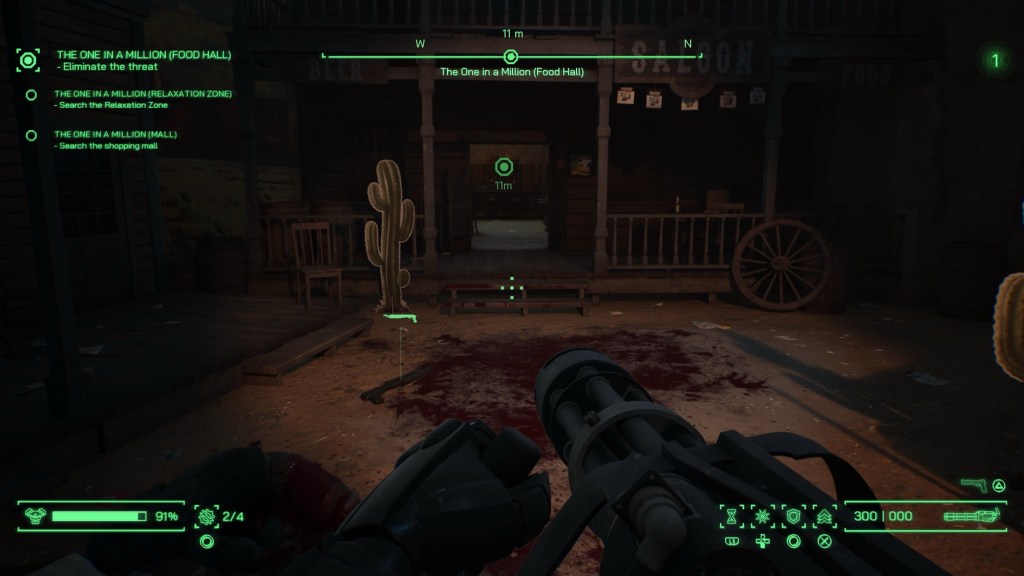Activate the hourglass ability
Viewport: 1024px width, 576px height.
[732, 516]
